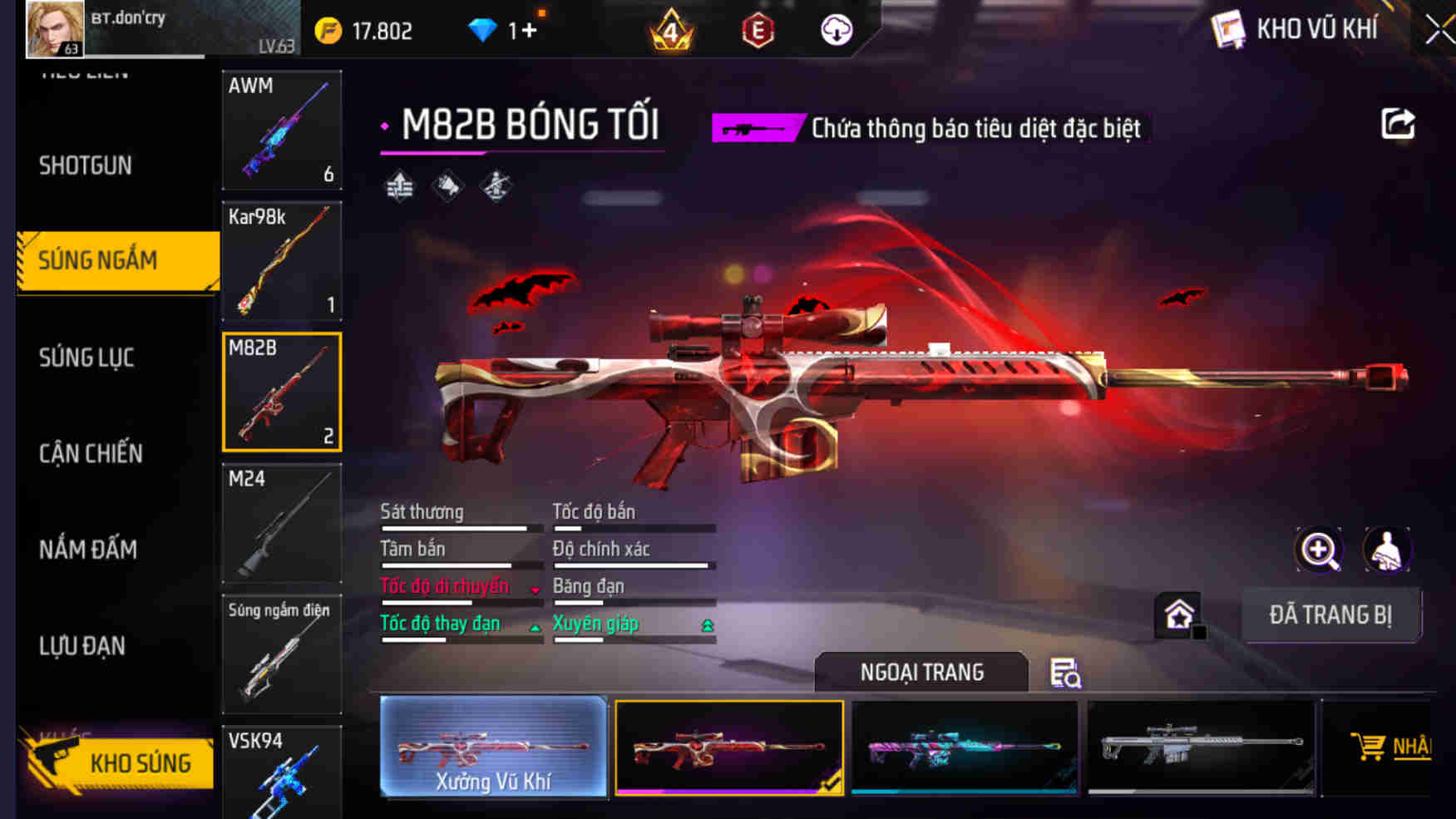Open the NGOẠI TRANG section

coord(923,672)
